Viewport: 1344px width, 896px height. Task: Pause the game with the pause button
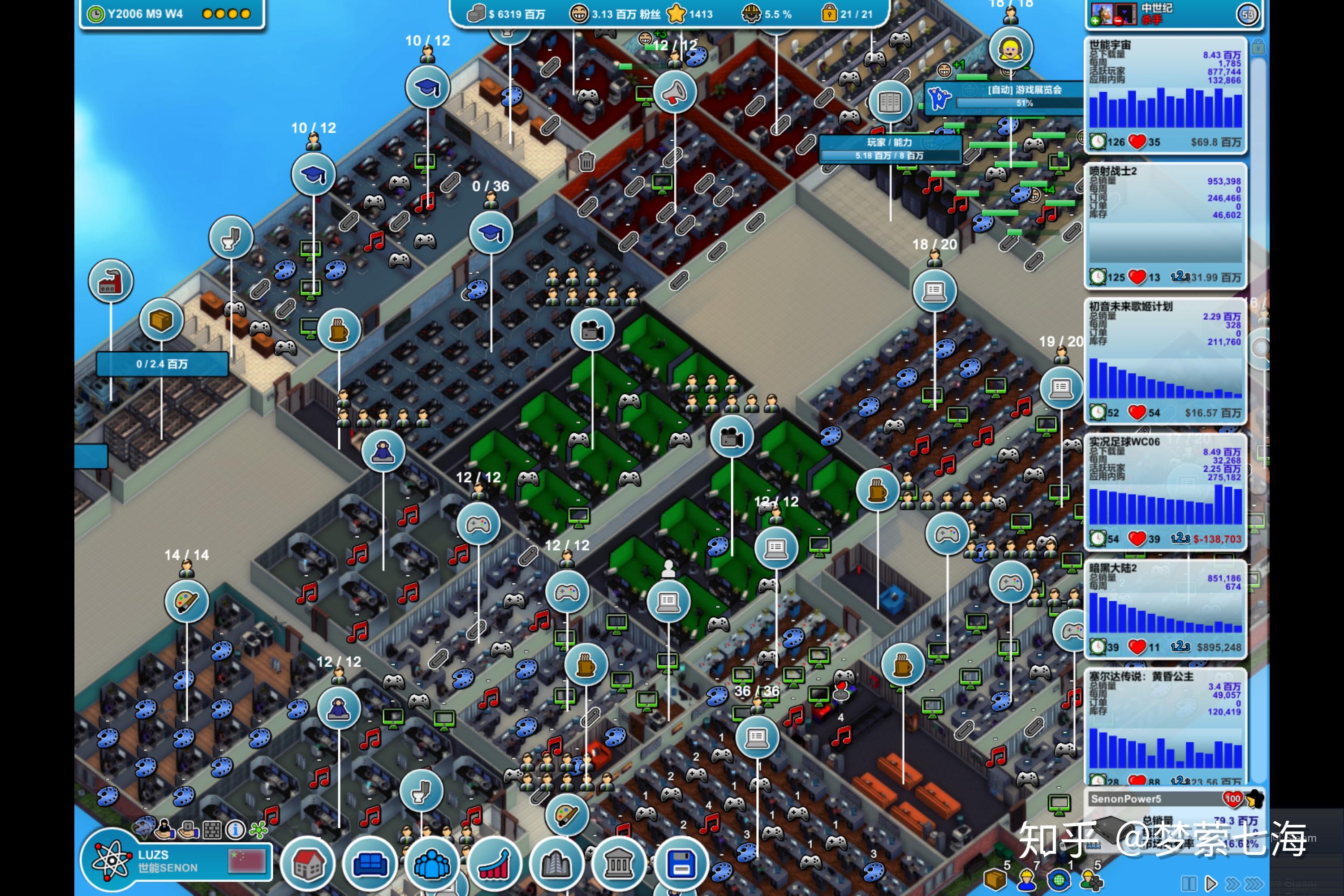pyautogui.click(x=1189, y=883)
